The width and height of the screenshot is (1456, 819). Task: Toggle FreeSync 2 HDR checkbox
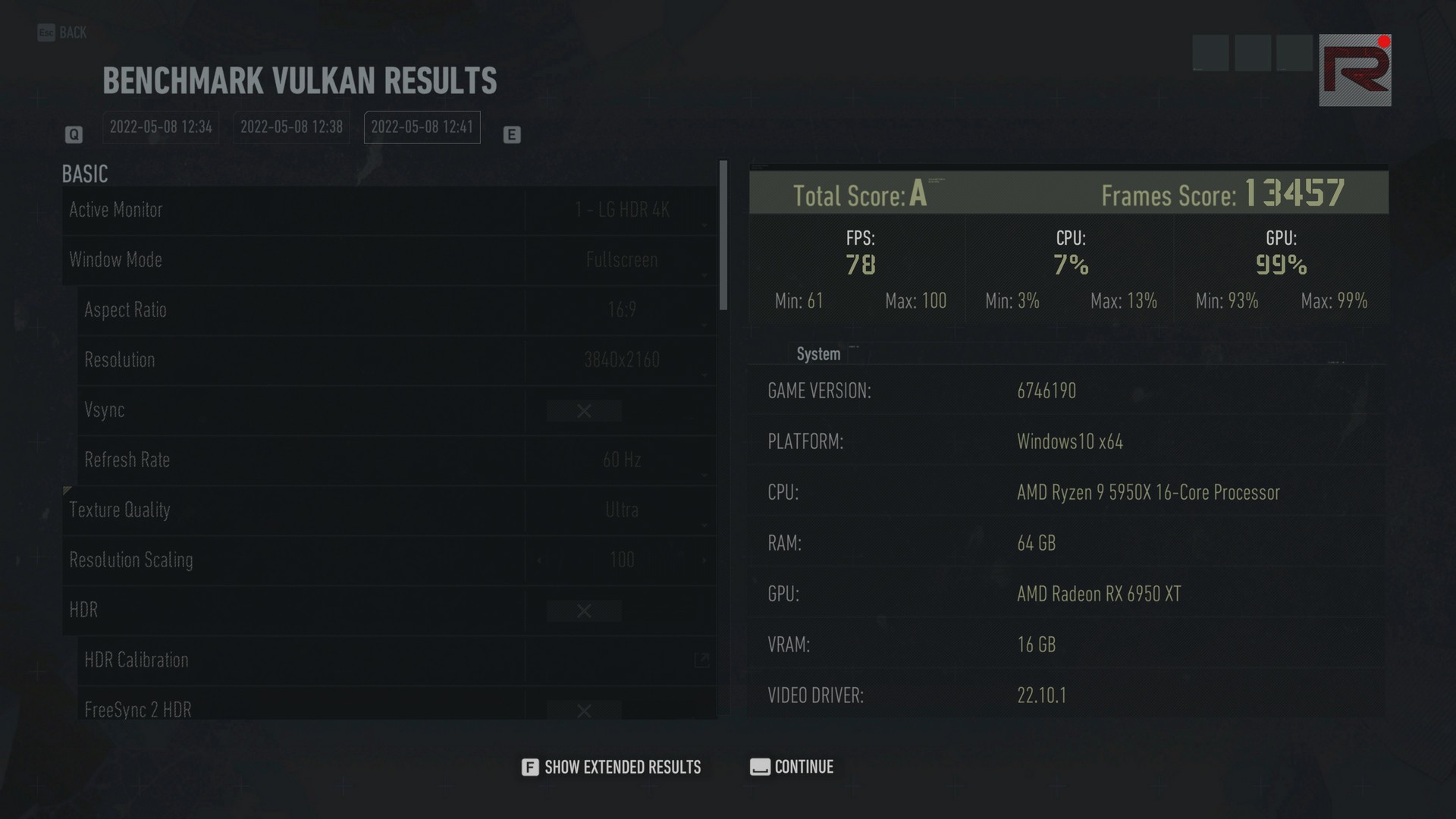pos(584,711)
